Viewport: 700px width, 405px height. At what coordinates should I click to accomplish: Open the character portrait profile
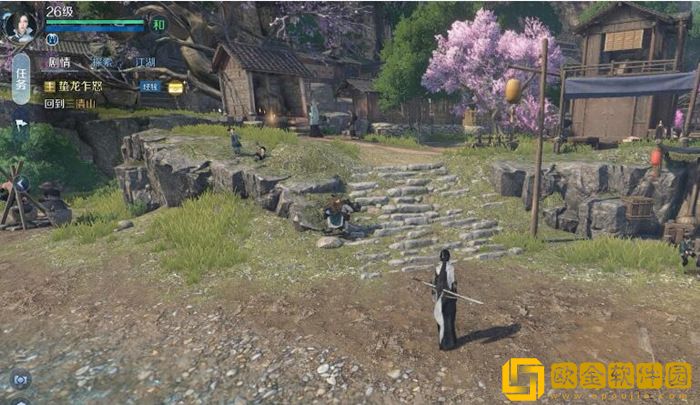tap(20, 23)
